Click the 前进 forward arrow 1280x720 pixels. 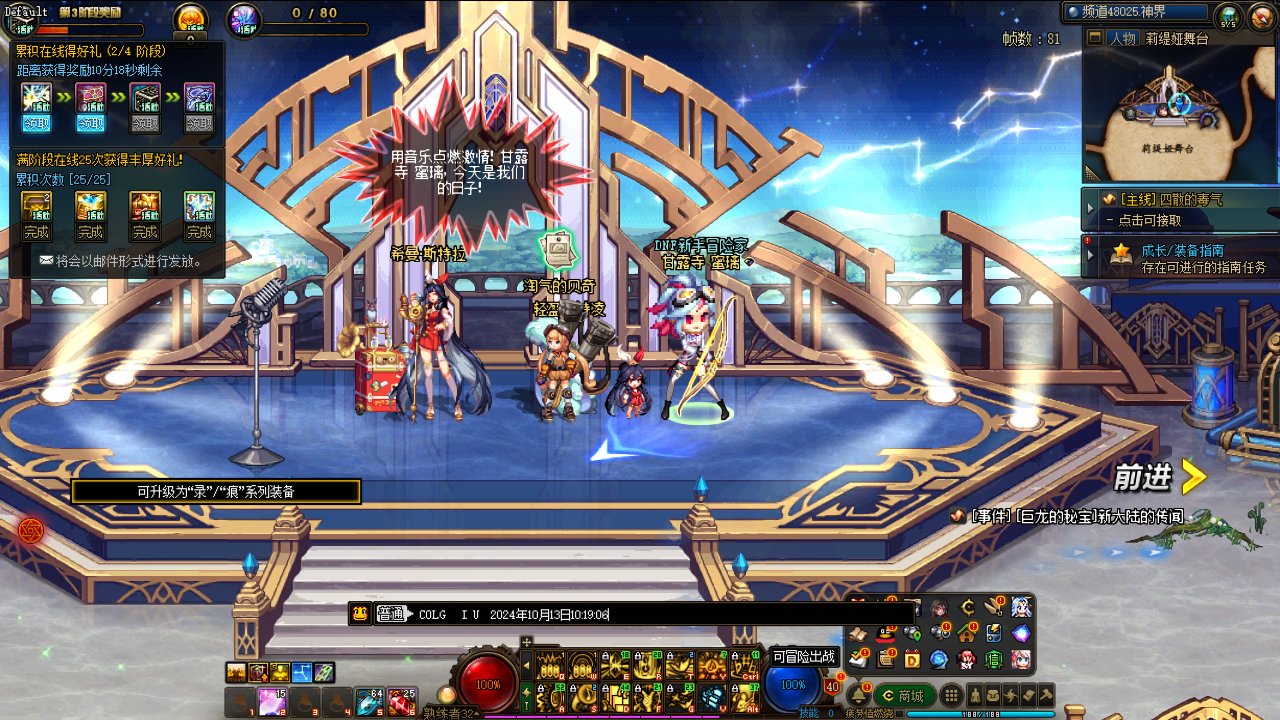click(x=1192, y=477)
